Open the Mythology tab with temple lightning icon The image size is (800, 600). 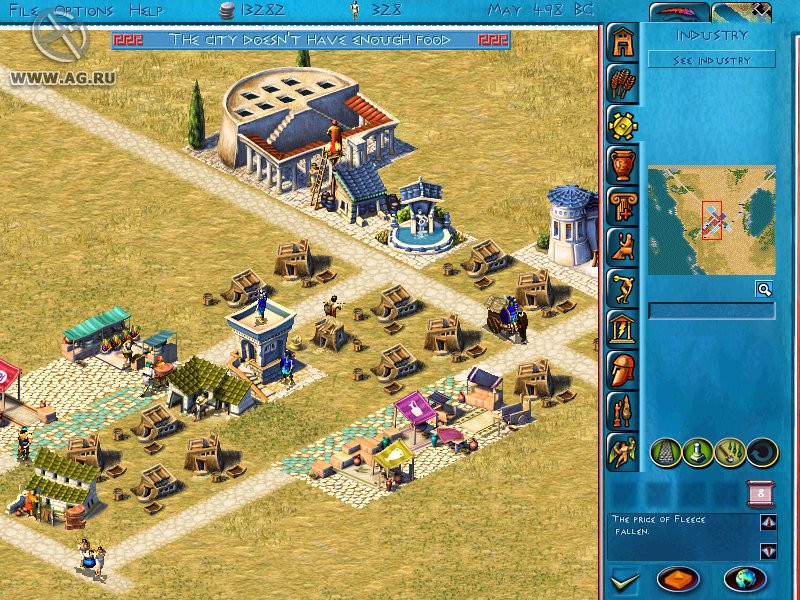pos(621,327)
